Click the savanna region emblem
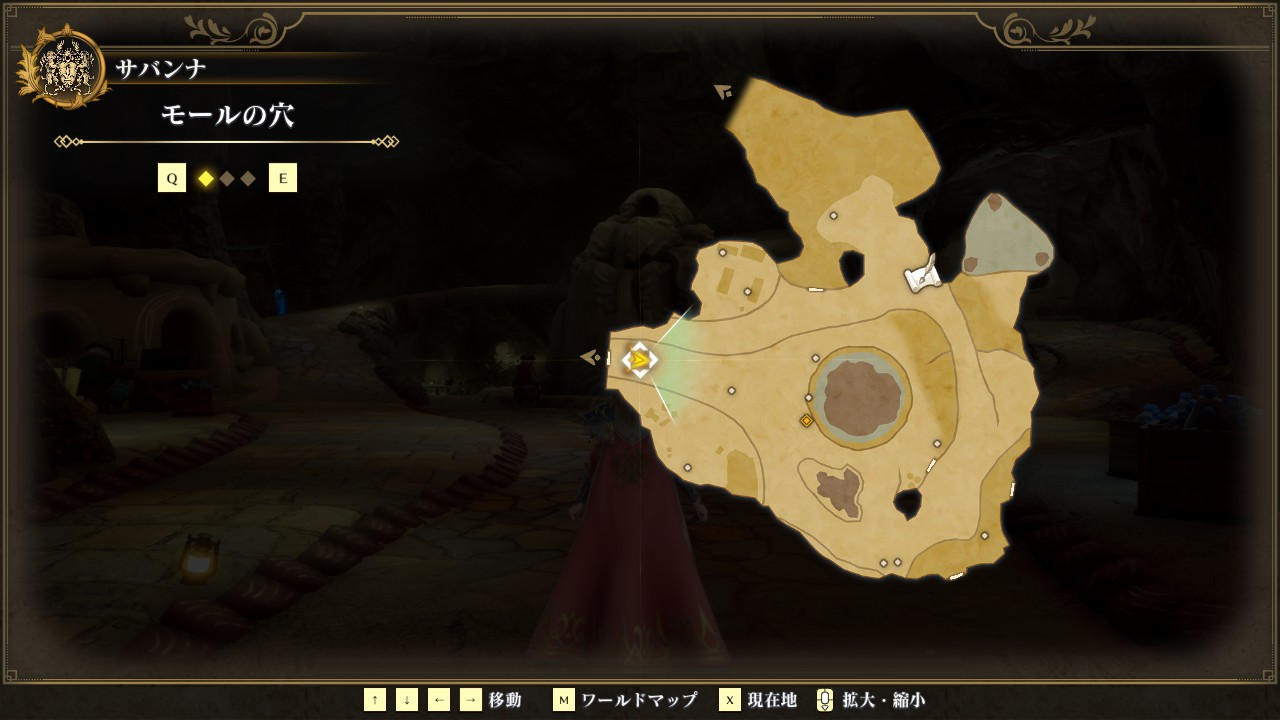 65,67
